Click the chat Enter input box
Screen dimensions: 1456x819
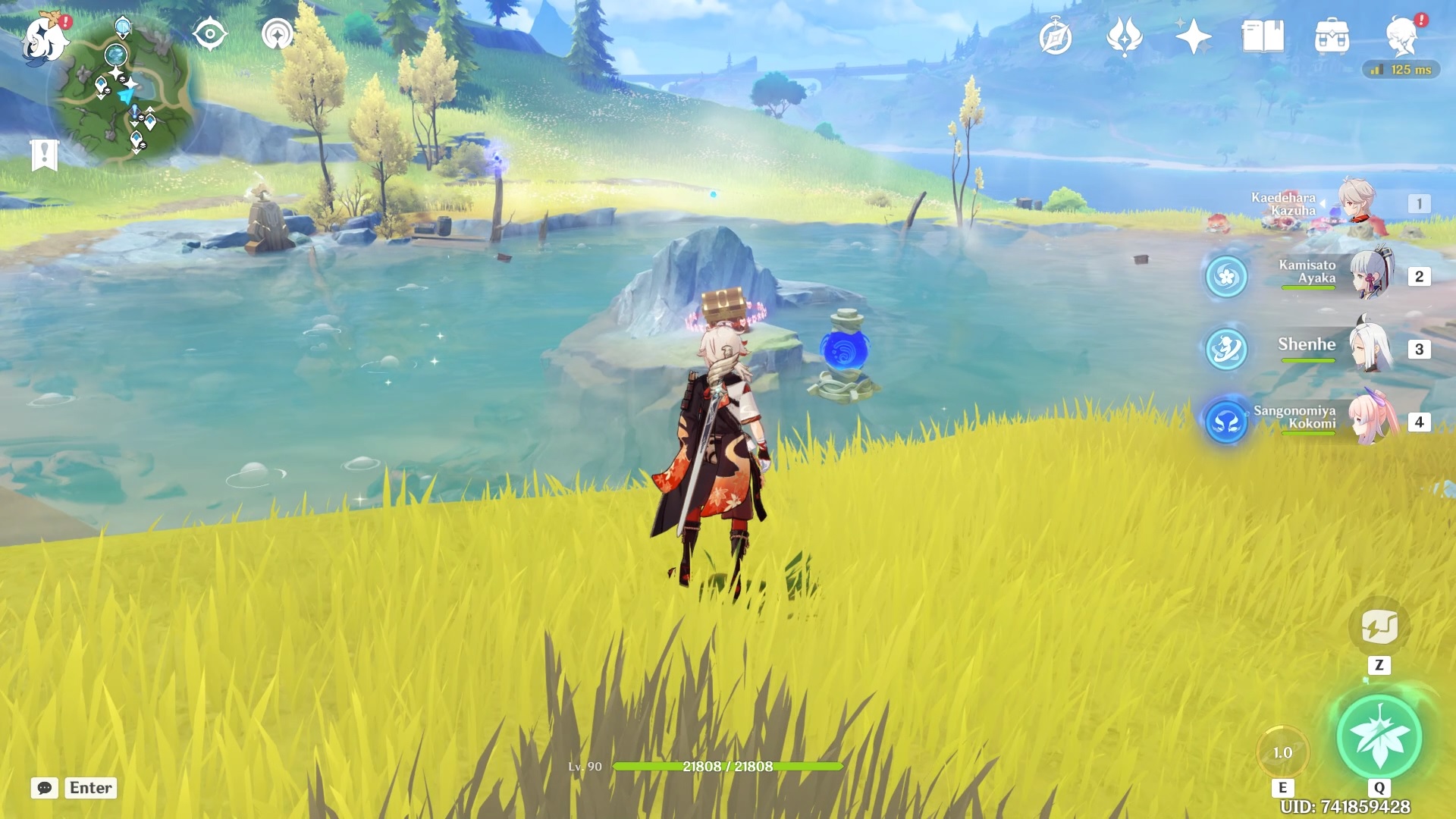click(x=90, y=788)
